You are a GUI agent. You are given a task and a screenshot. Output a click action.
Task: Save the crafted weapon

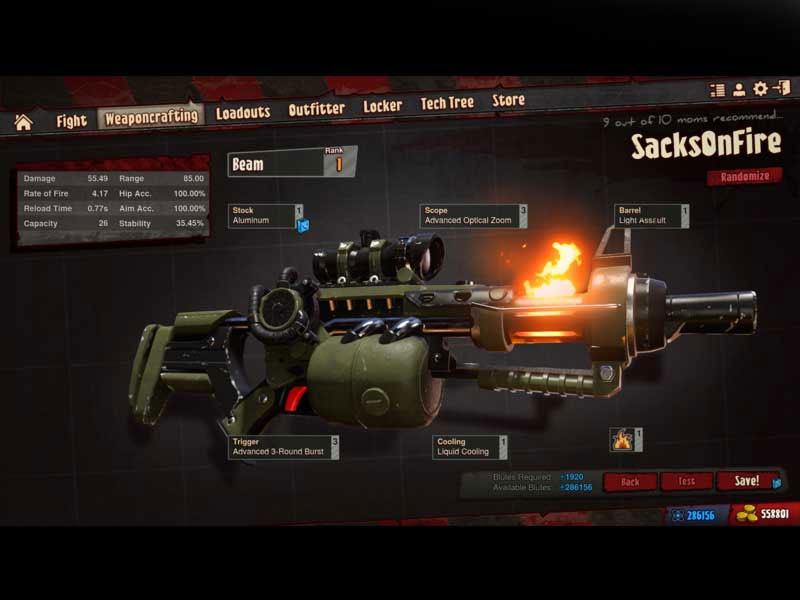(x=747, y=481)
